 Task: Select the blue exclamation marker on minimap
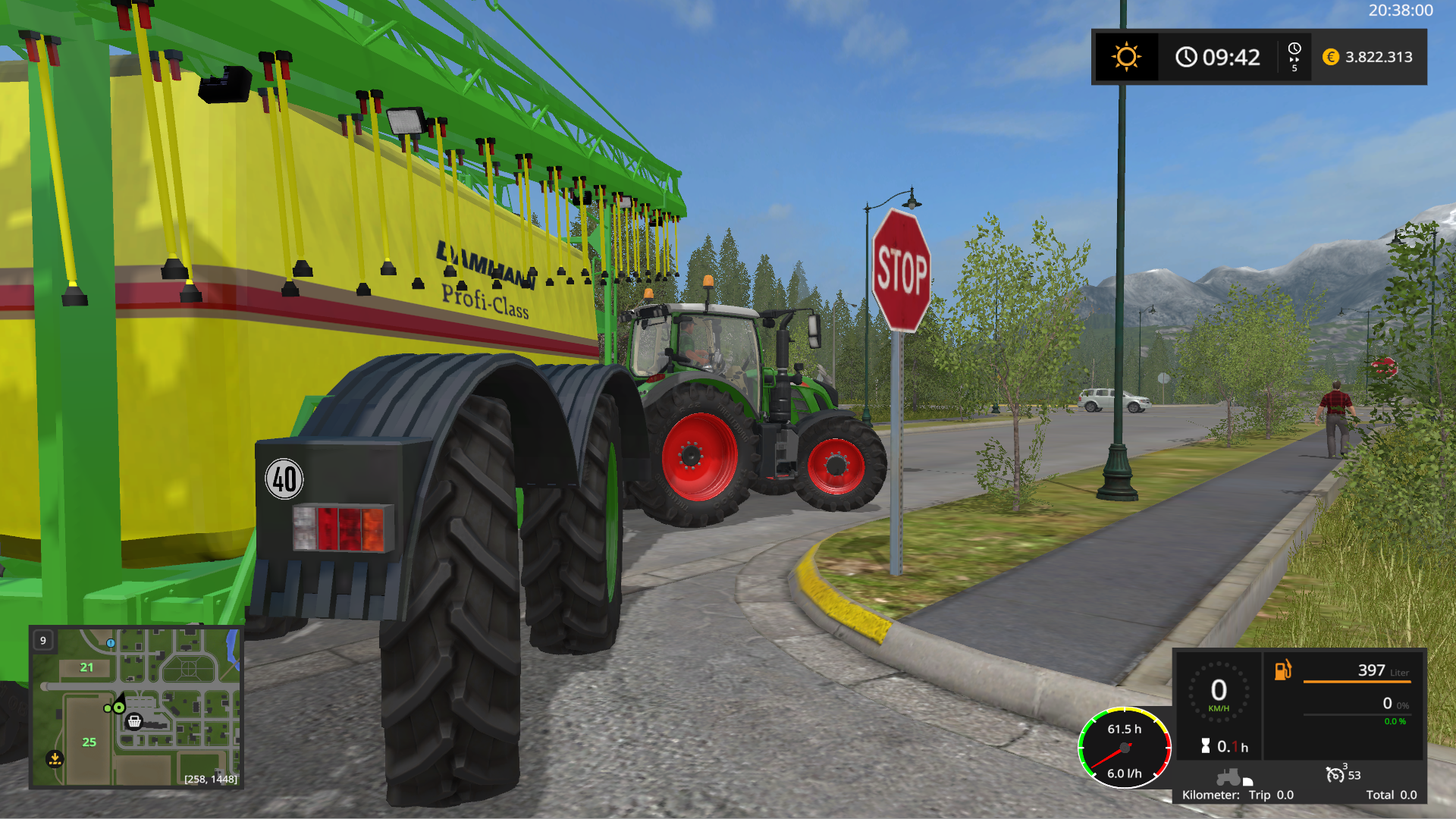(x=111, y=643)
